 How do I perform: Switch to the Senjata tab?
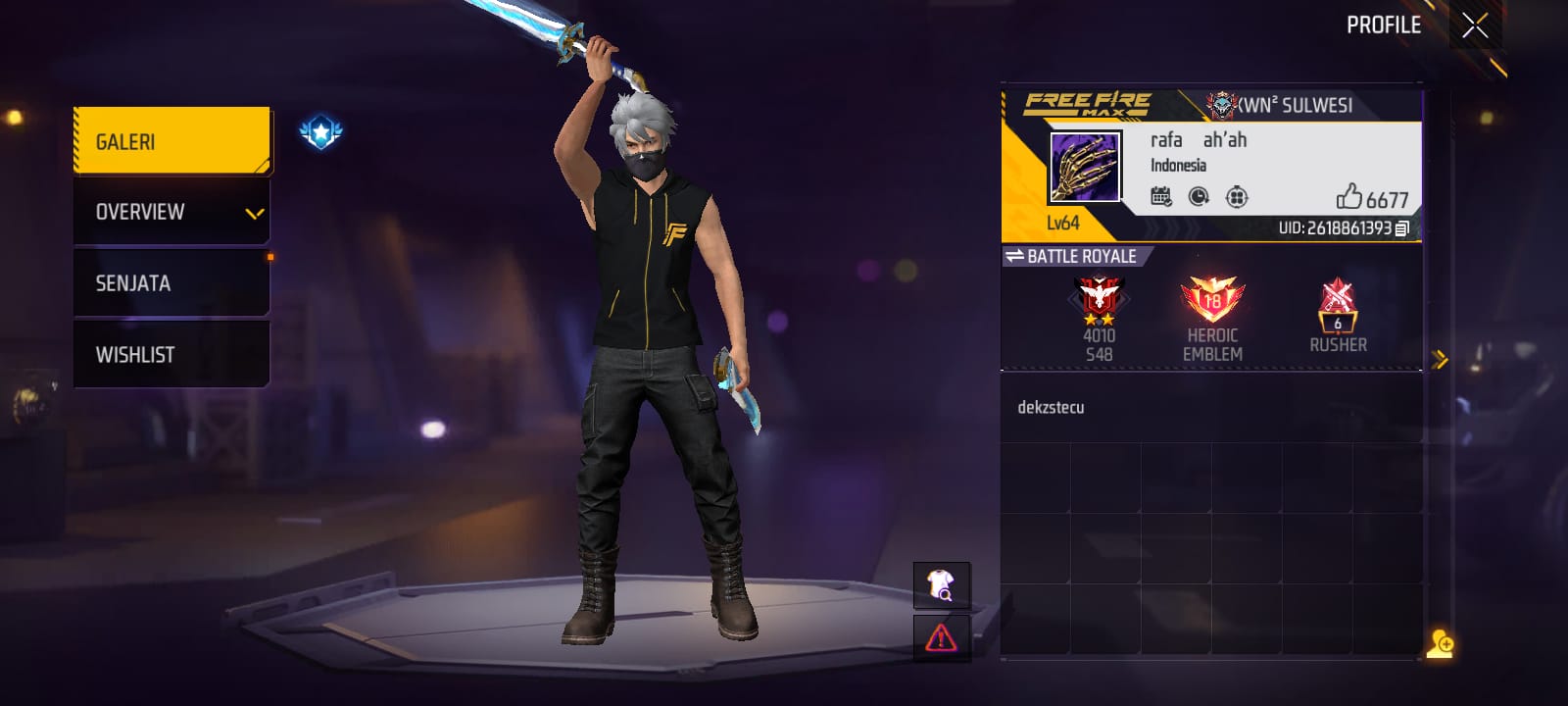point(171,283)
